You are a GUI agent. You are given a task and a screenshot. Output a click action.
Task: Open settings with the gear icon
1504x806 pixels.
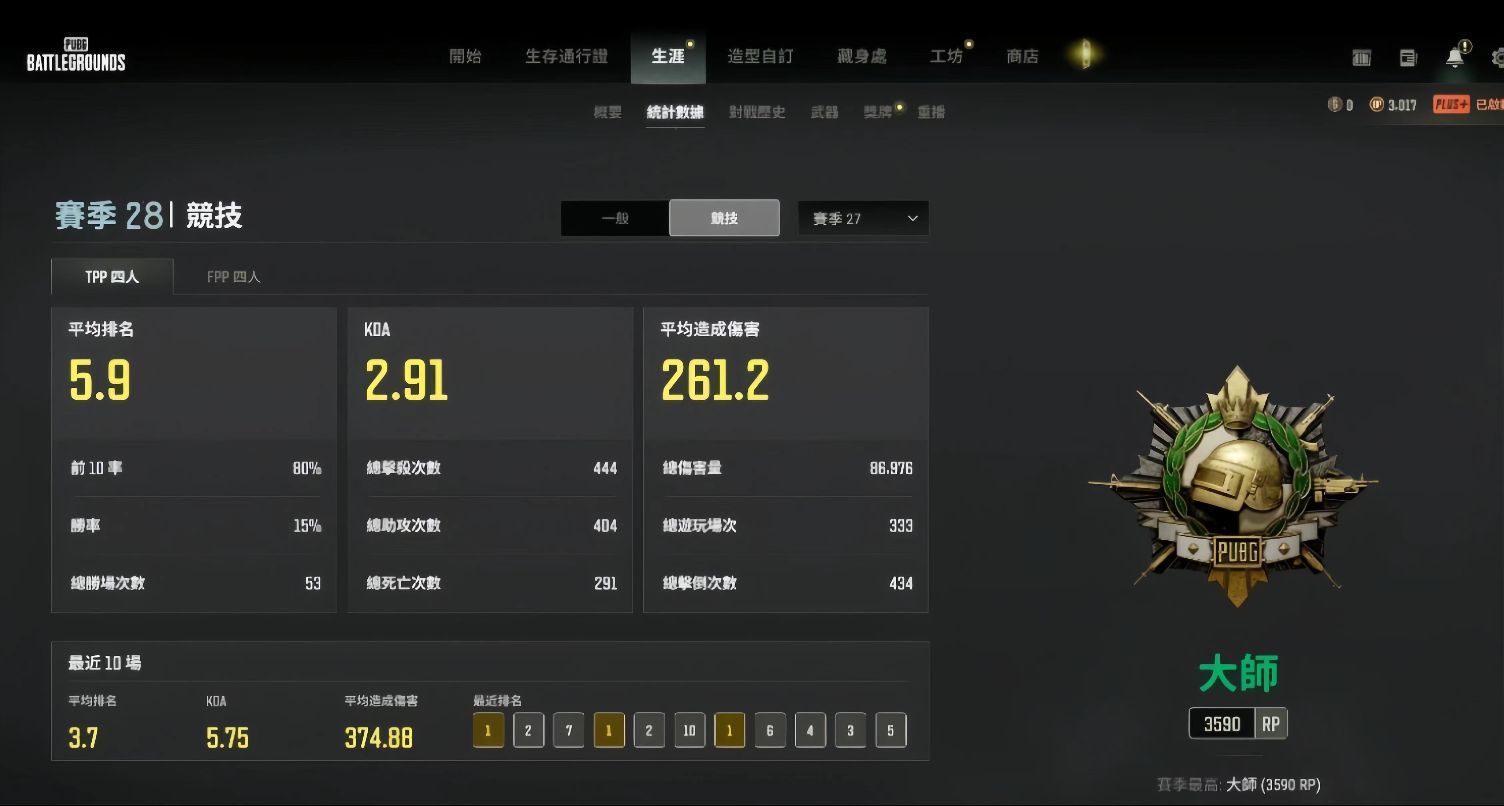coord(1498,58)
